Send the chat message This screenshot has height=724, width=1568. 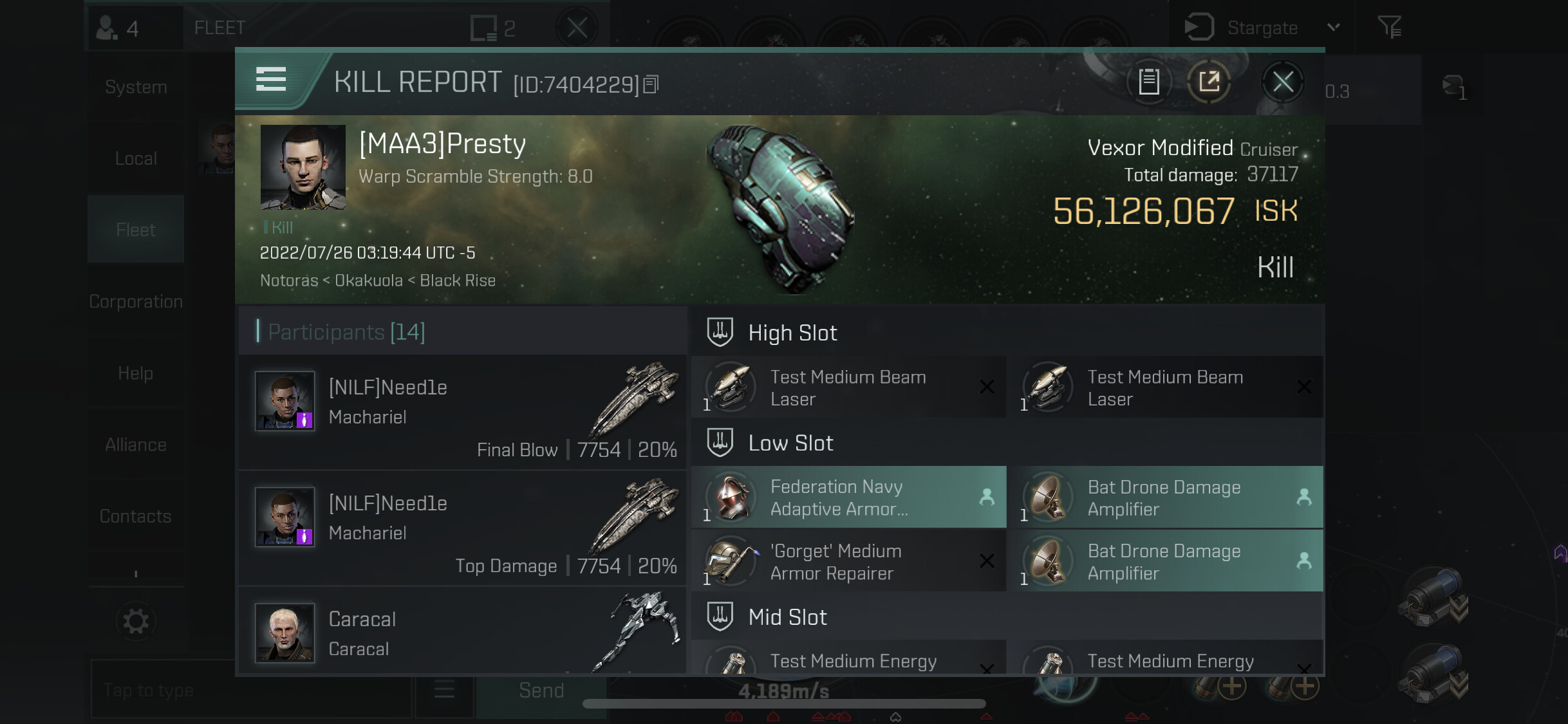click(x=541, y=691)
